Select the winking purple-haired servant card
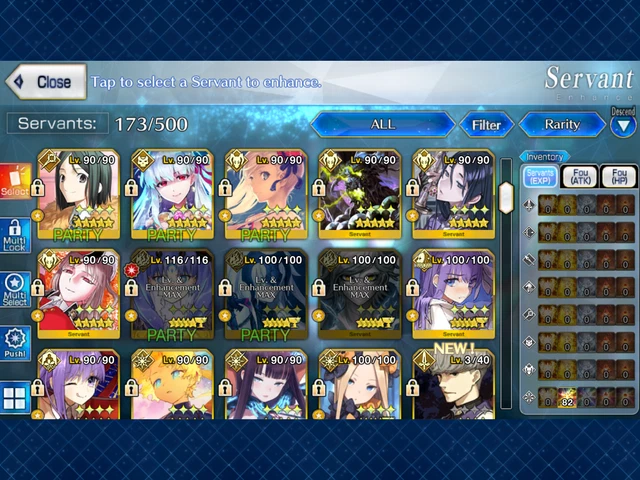This screenshot has width=640, height=480. [x=77, y=384]
